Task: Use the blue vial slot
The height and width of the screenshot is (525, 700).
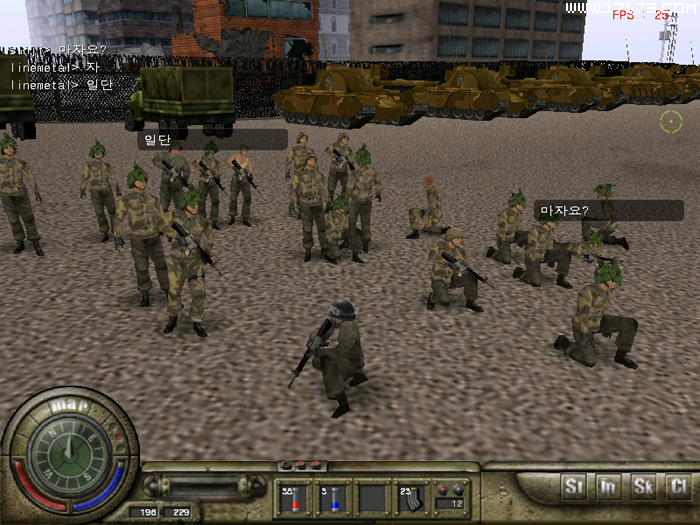Action: 331,497
